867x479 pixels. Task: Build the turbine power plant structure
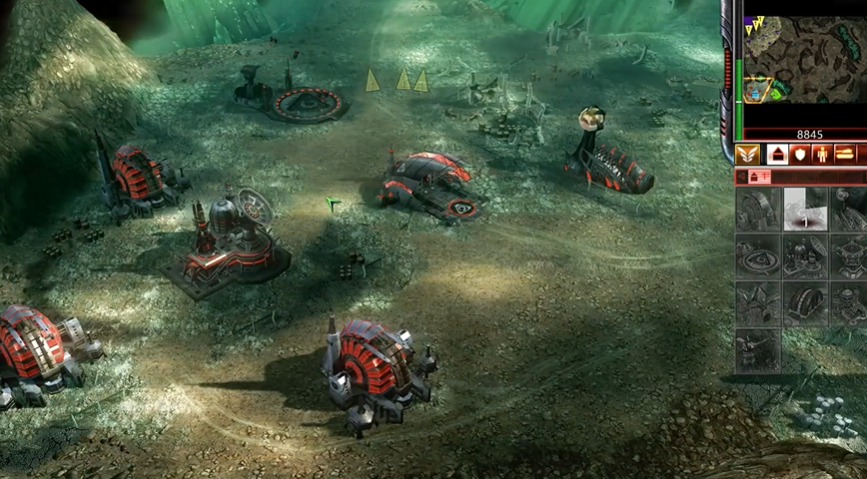point(757,210)
